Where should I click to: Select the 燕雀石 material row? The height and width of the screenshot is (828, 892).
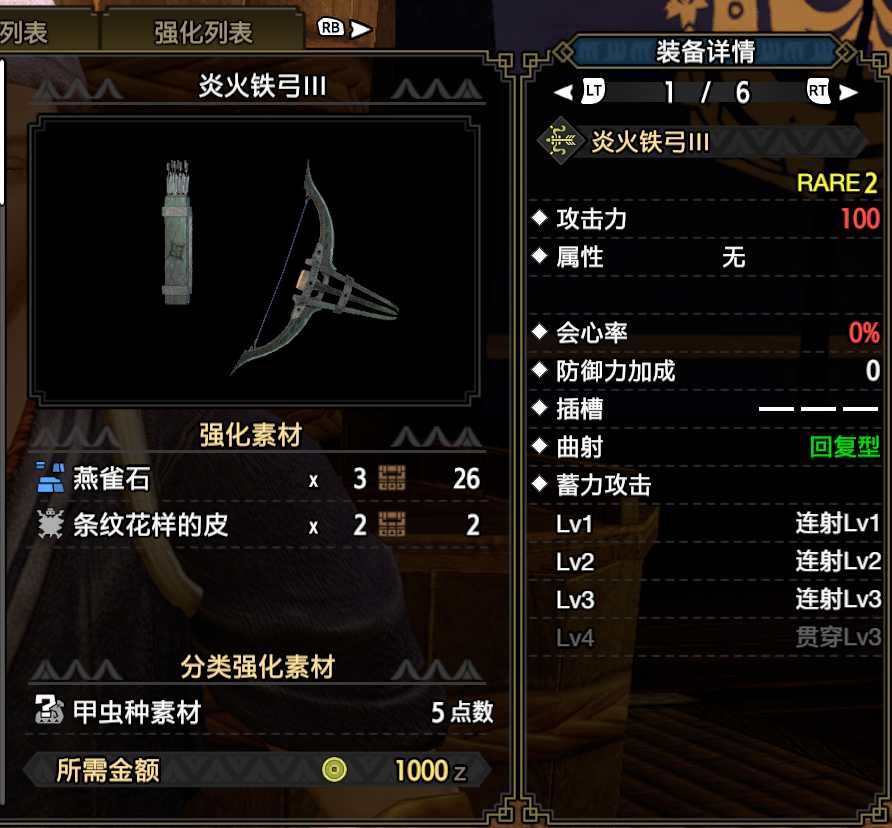coord(257,479)
